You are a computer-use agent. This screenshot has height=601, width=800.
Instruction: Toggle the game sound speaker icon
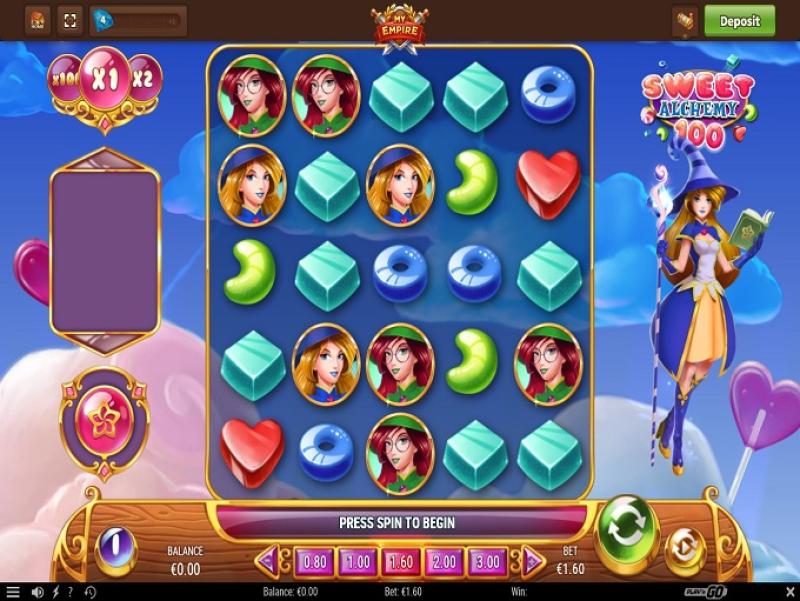point(39,592)
